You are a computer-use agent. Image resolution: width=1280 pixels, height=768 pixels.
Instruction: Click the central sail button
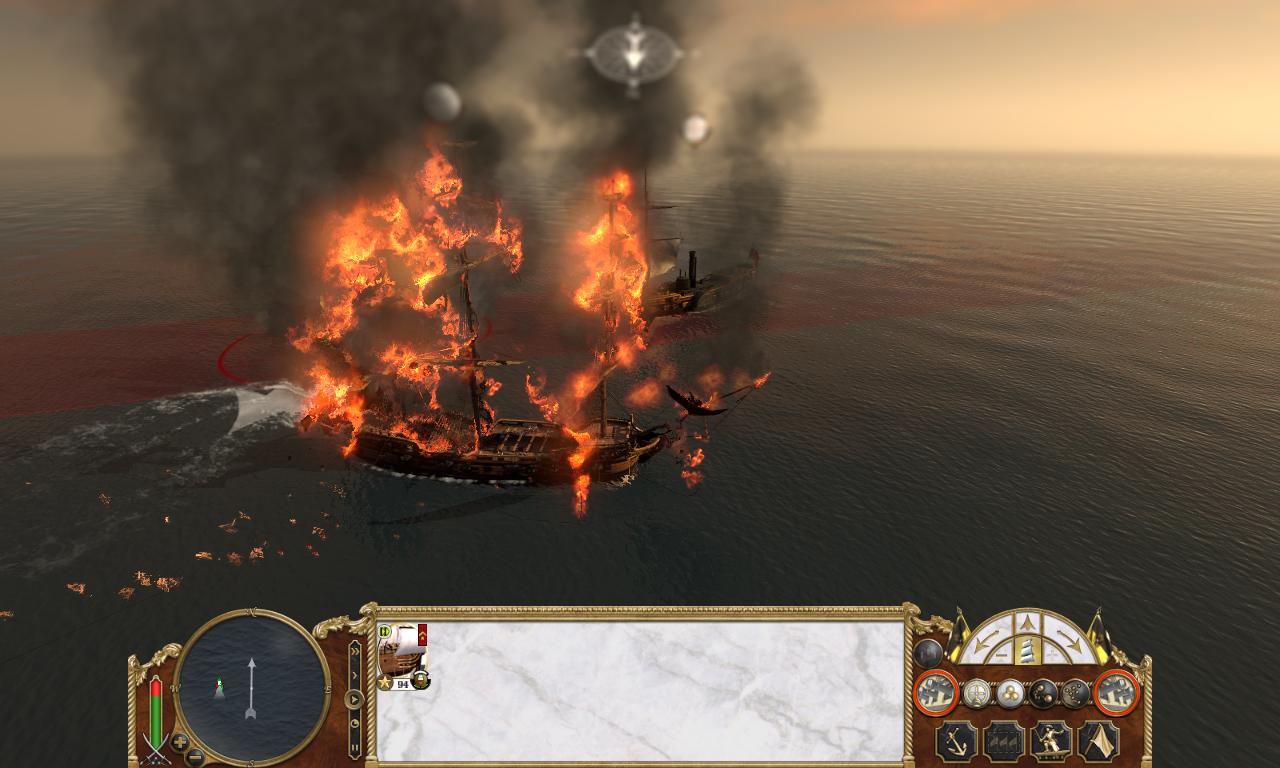[x=1028, y=651]
